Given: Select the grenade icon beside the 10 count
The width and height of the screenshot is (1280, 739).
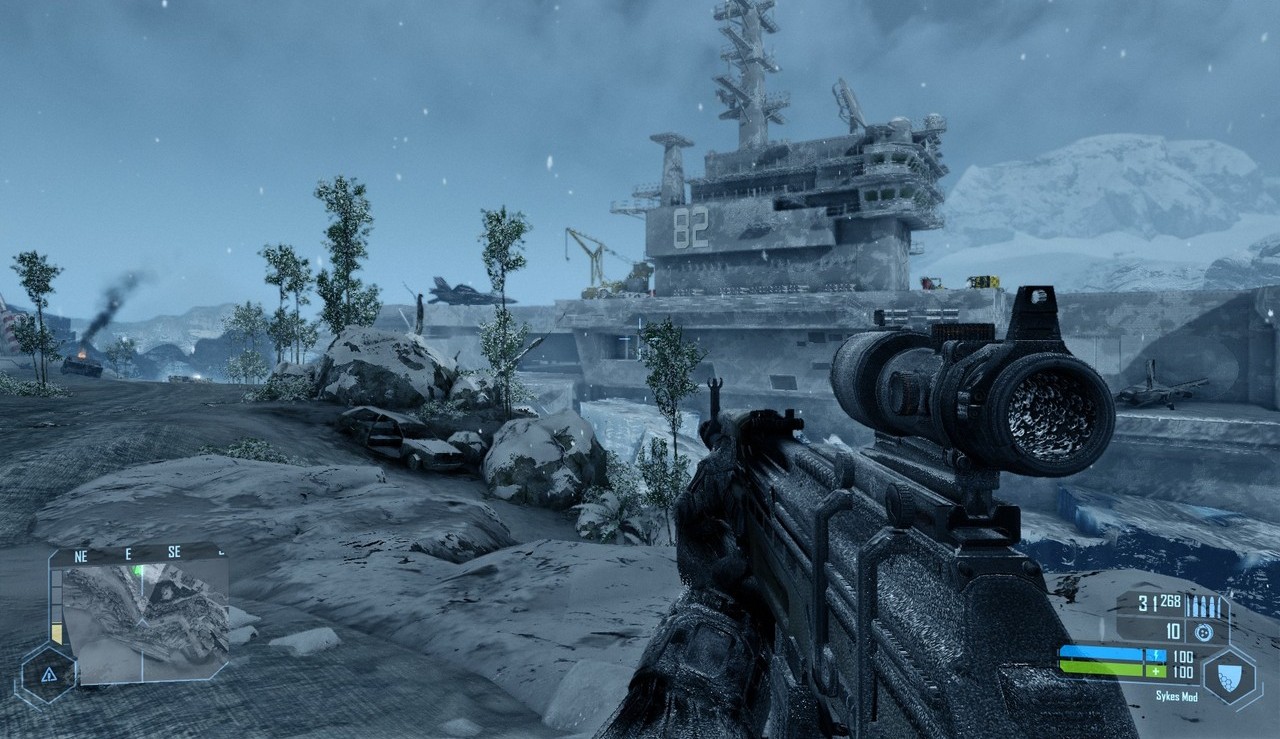Looking at the screenshot, I should 1204,632.
